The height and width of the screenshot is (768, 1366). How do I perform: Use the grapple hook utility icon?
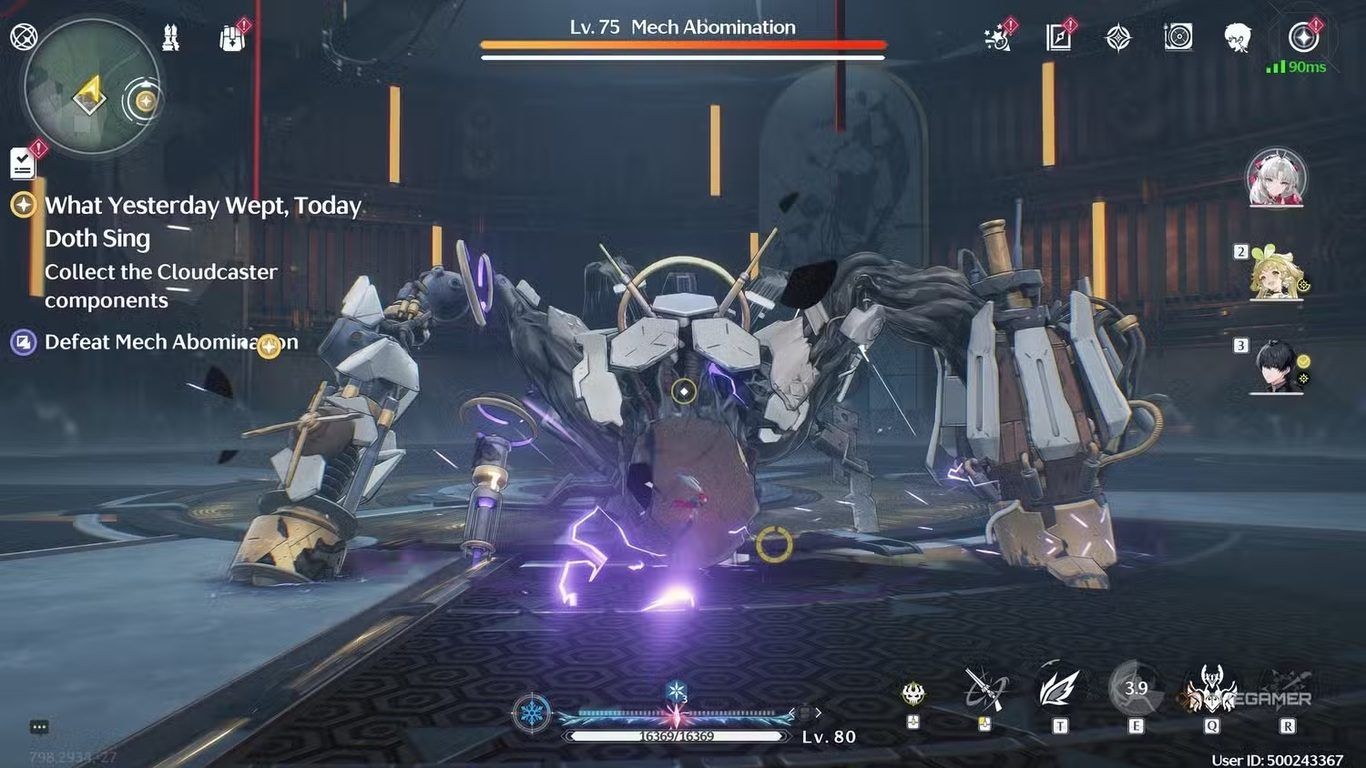(x=984, y=689)
